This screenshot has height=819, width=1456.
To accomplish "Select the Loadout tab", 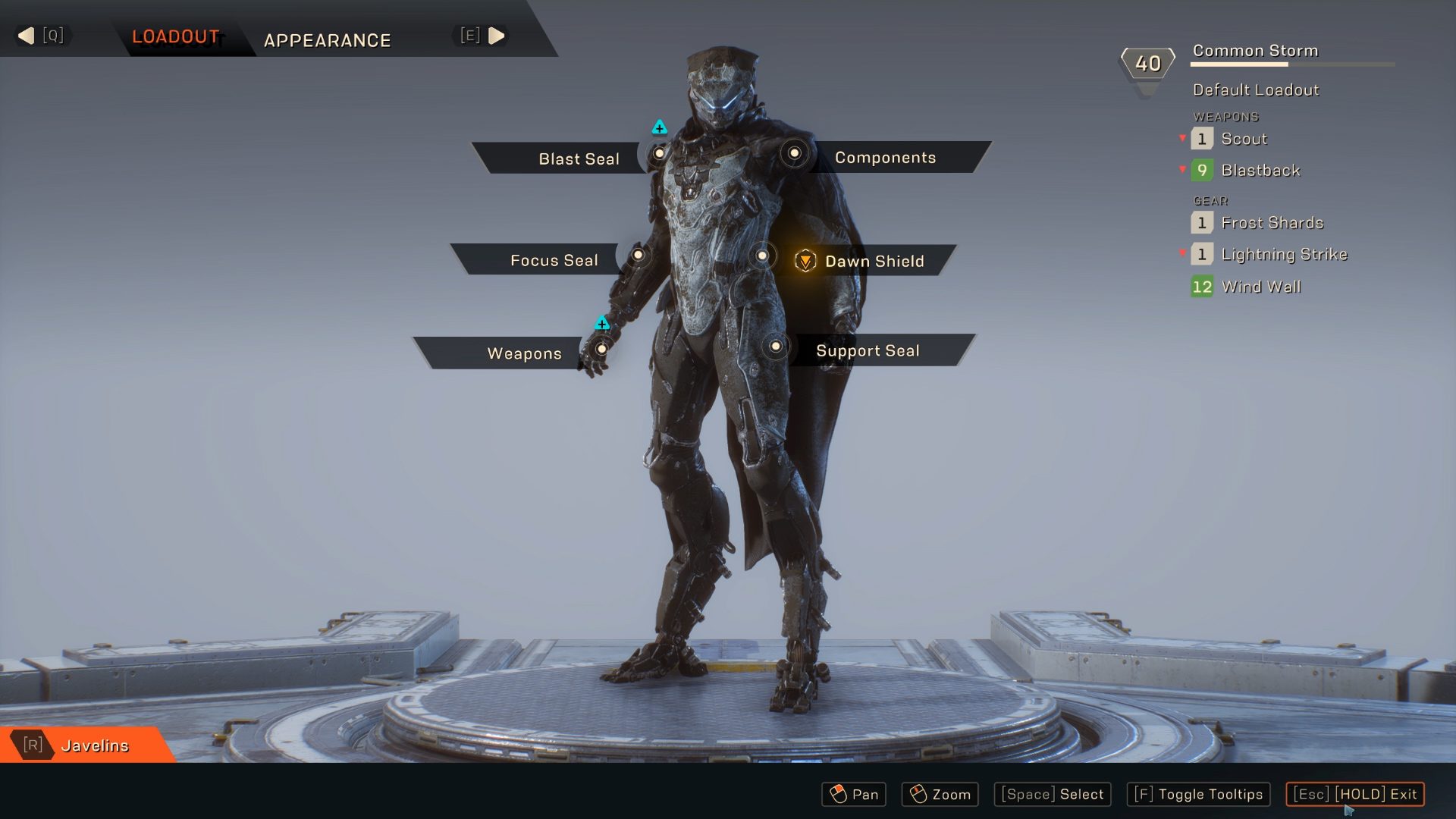I will click(x=176, y=36).
